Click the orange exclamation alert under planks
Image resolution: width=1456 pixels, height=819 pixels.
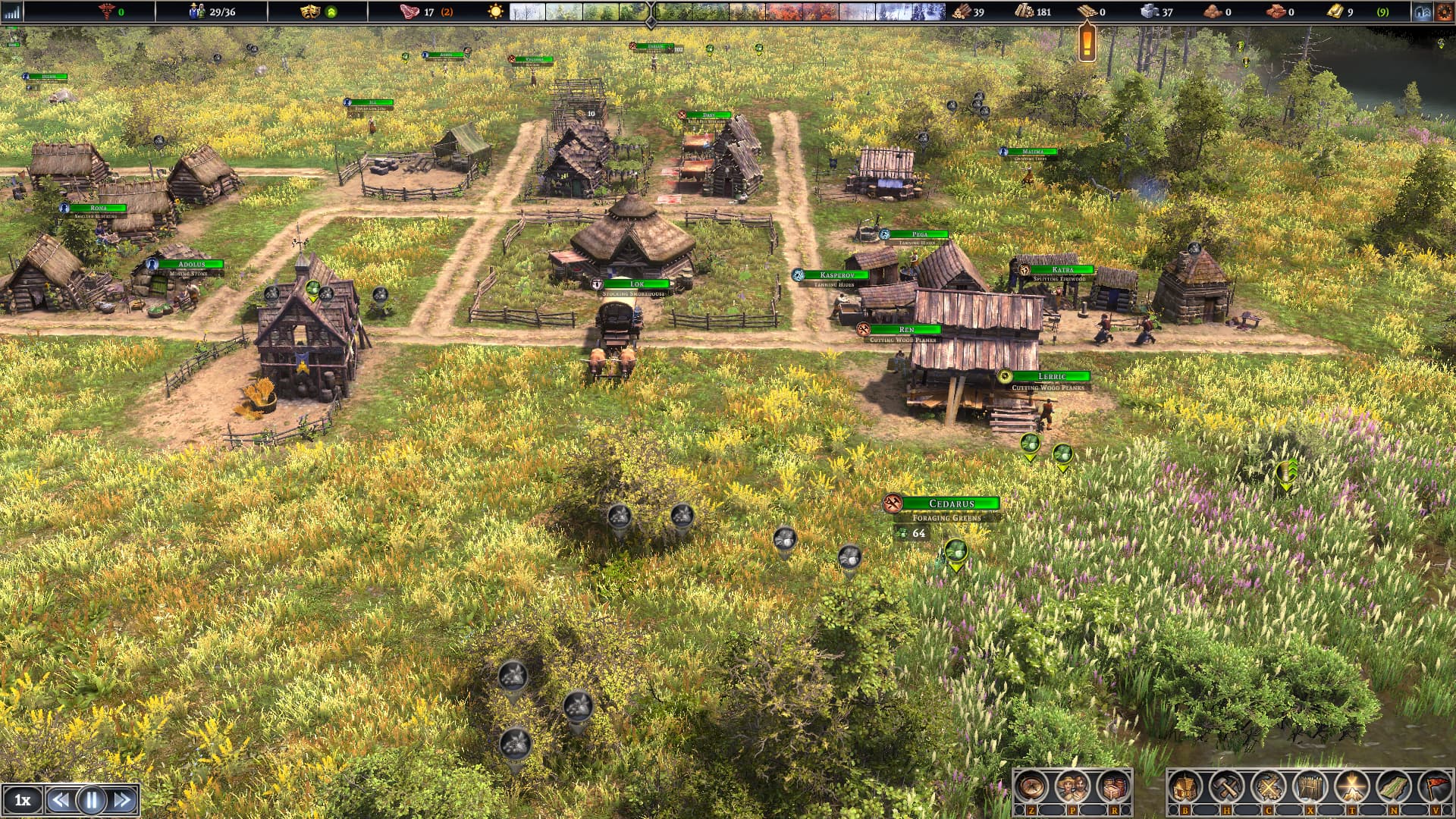coord(1087,42)
